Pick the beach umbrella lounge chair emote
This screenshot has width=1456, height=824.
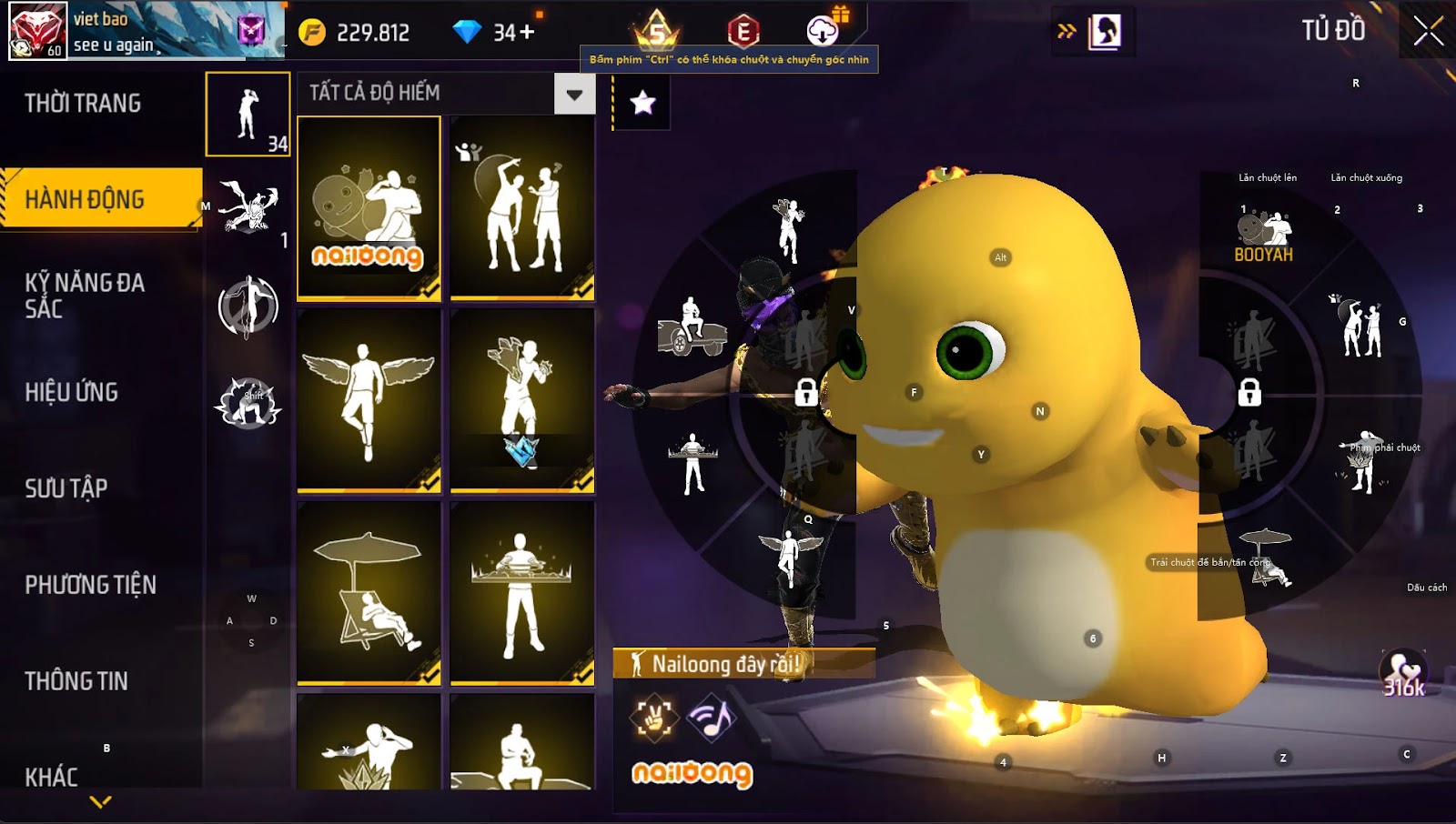[369, 593]
